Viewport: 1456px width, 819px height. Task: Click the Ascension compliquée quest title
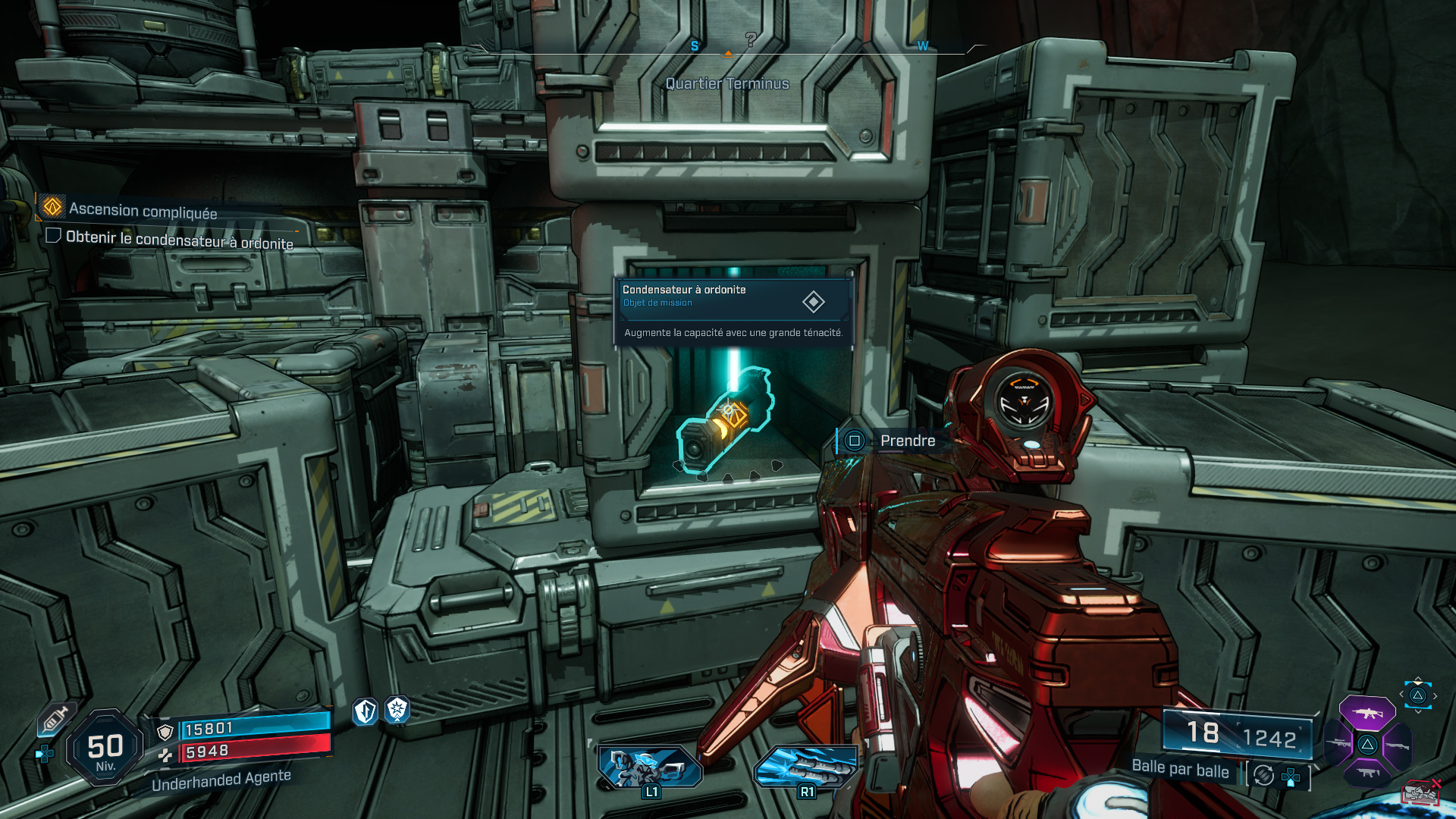pyautogui.click(x=142, y=211)
